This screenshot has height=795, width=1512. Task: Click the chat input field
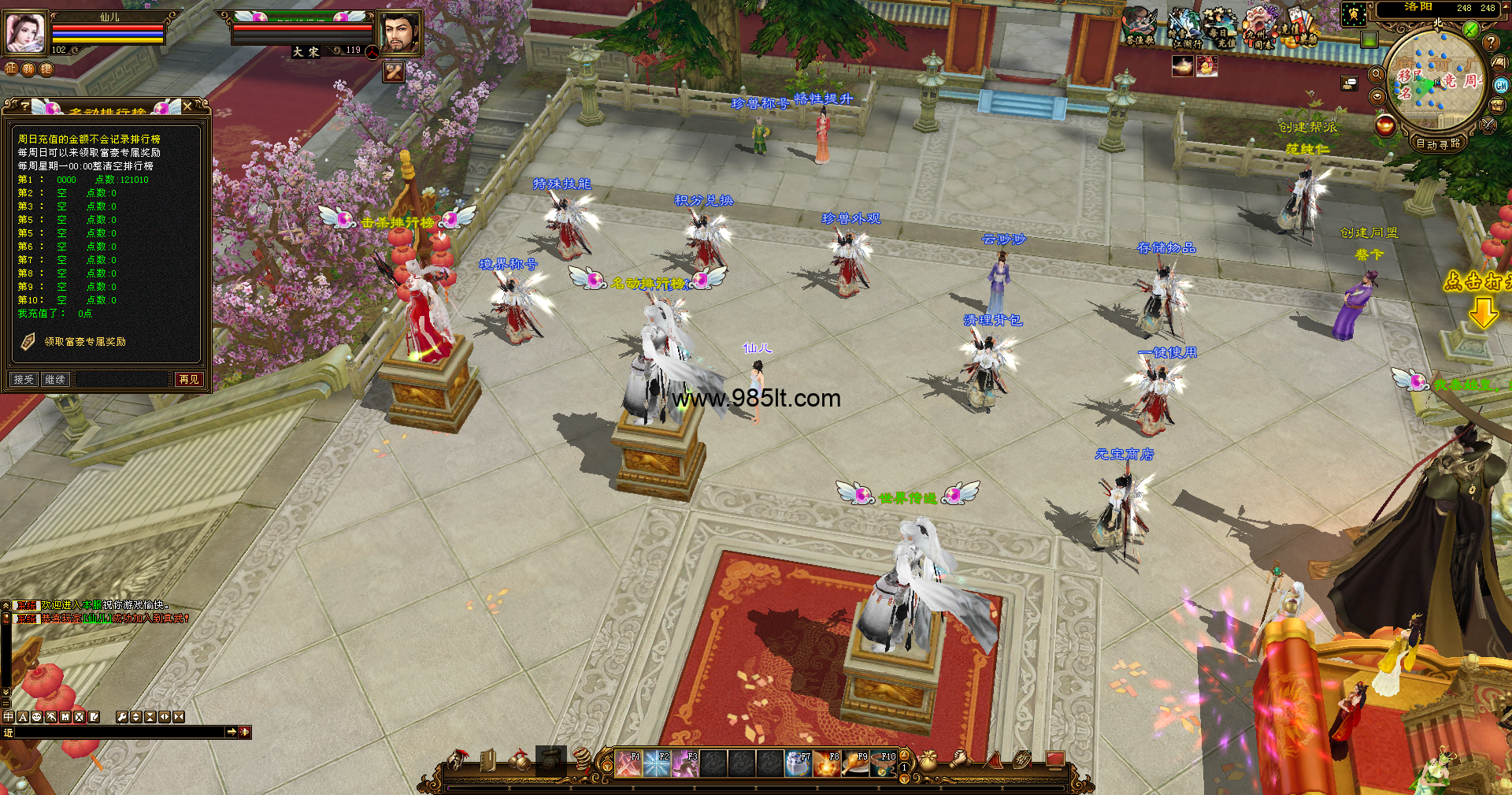120,732
